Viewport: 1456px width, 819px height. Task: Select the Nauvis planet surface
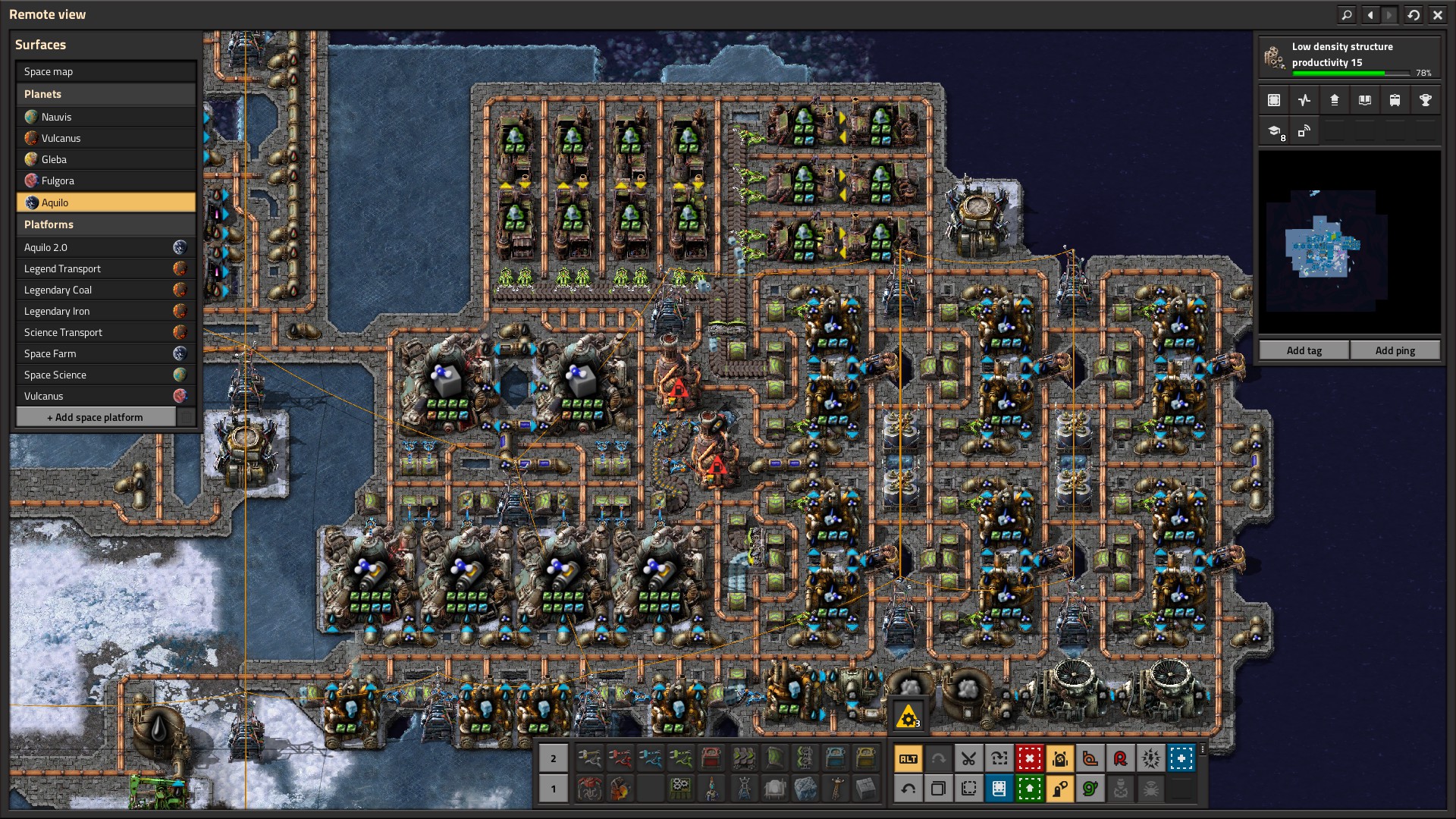pyautogui.click(x=105, y=117)
